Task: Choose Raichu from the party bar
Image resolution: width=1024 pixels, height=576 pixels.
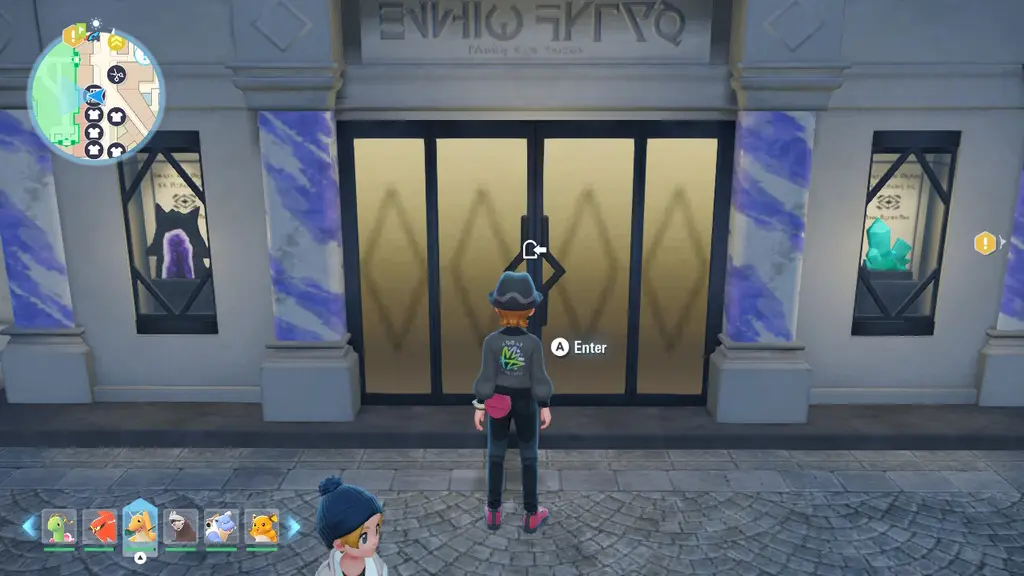Action: tap(262, 526)
